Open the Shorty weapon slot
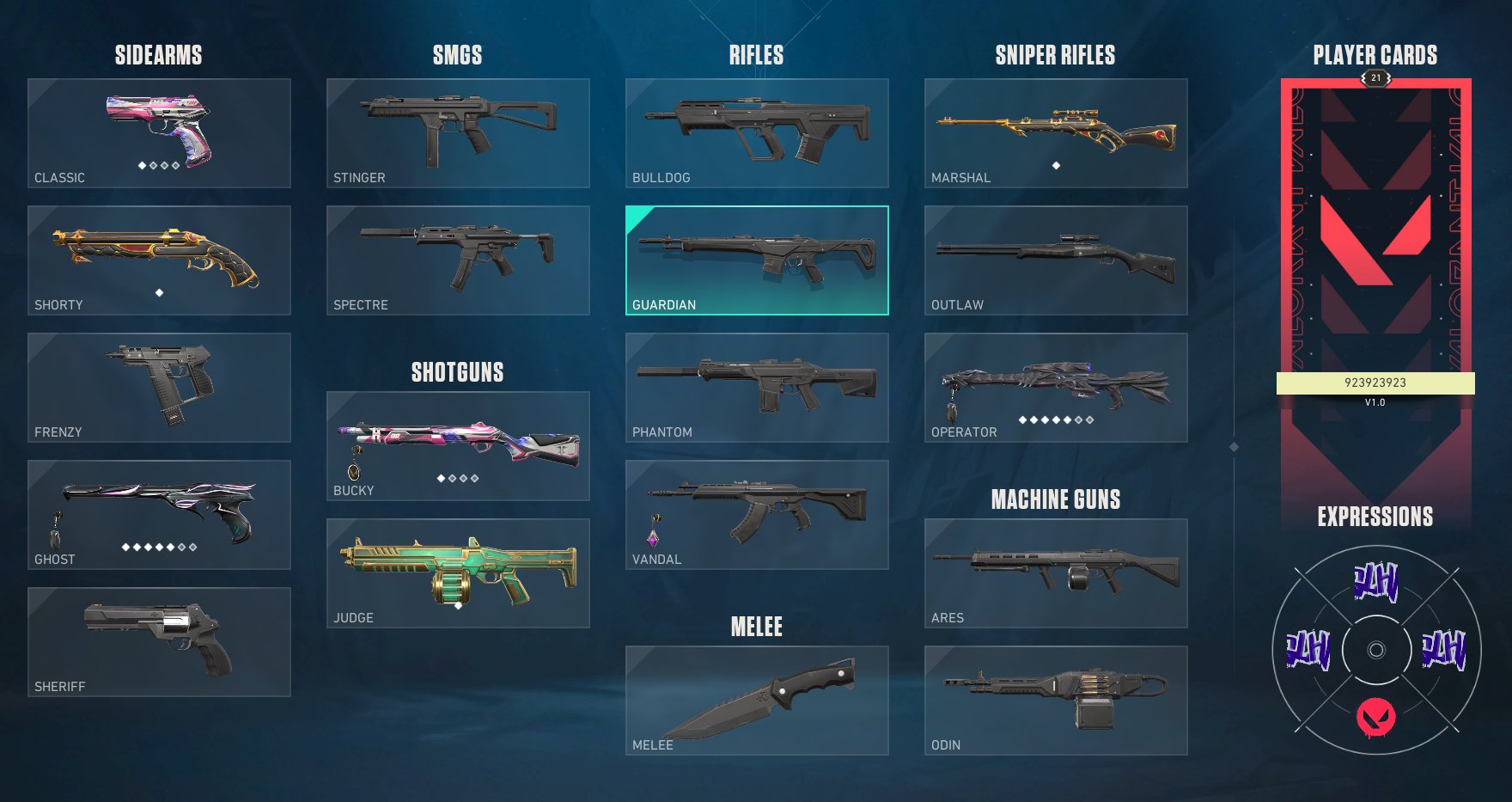The width and height of the screenshot is (1512, 802). click(159, 260)
